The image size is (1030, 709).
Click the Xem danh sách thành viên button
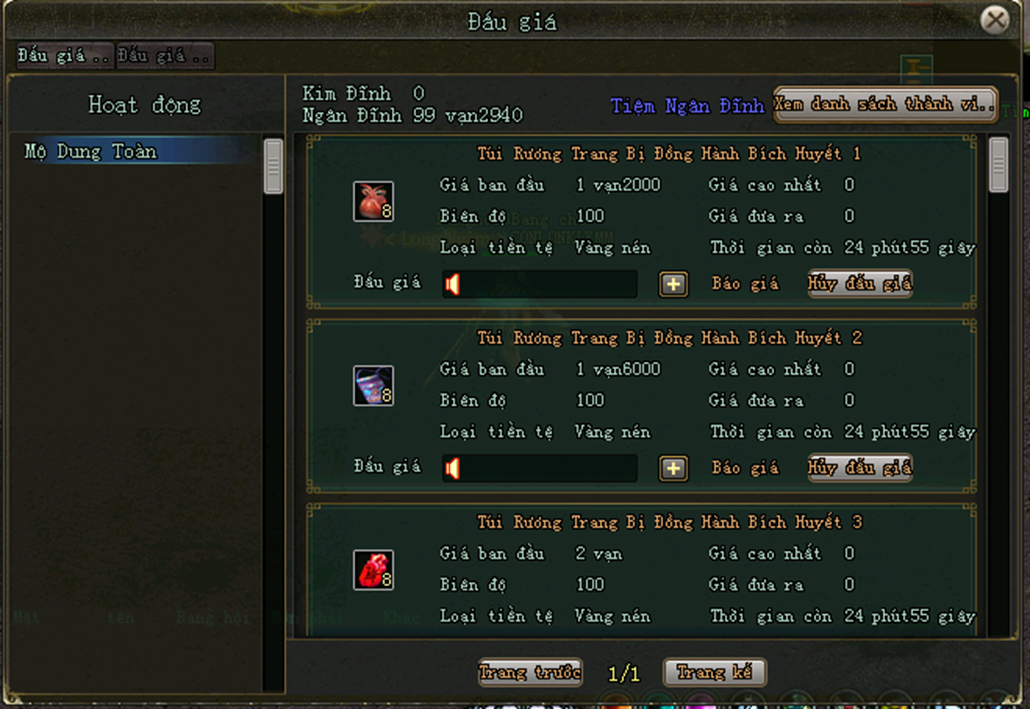[x=885, y=105]
